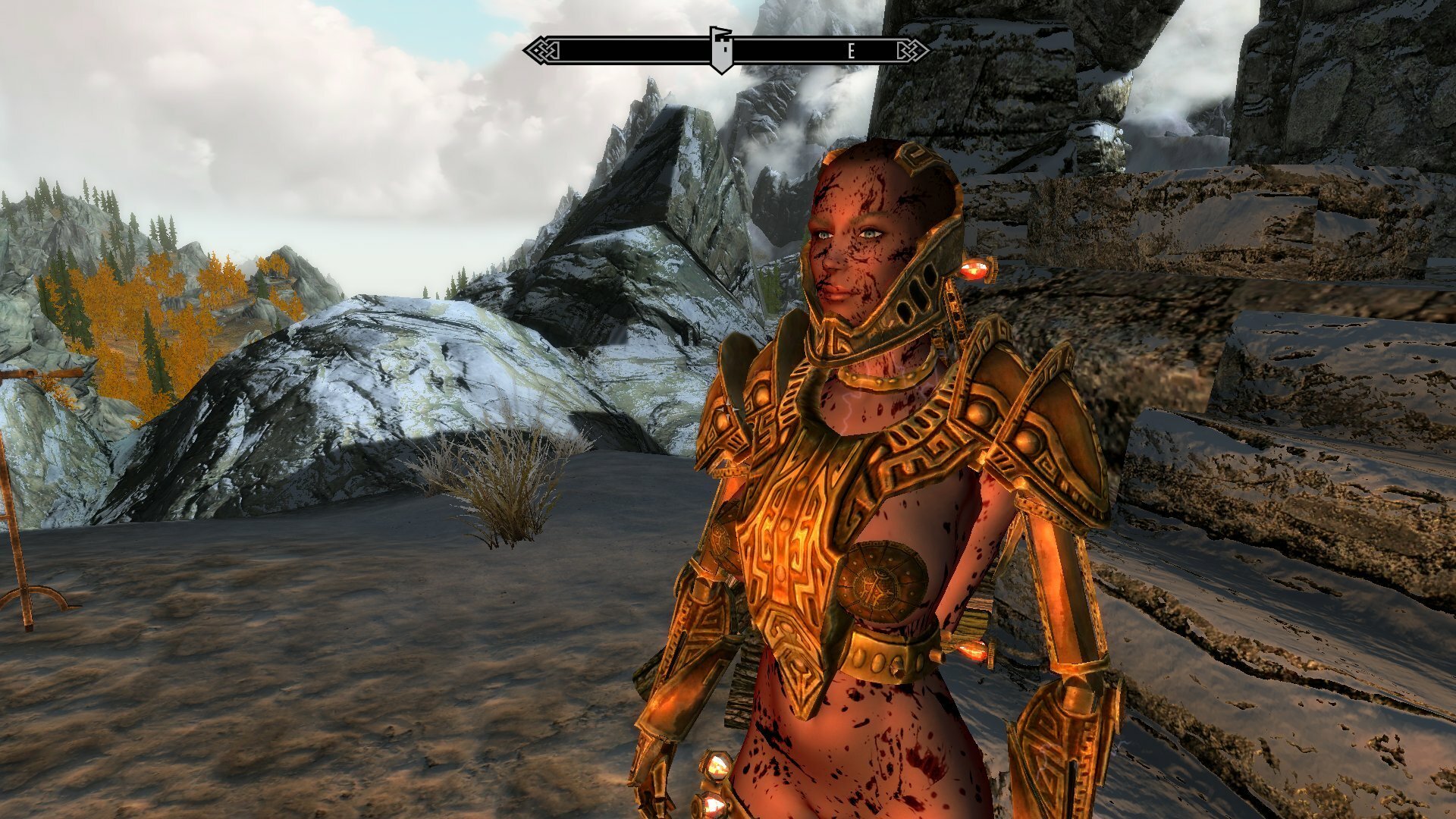The height and width of the screenshot is (819, 1456).
Task: Click the left shoulder pauldron of the armor
Action: click(x=758, y=394)
